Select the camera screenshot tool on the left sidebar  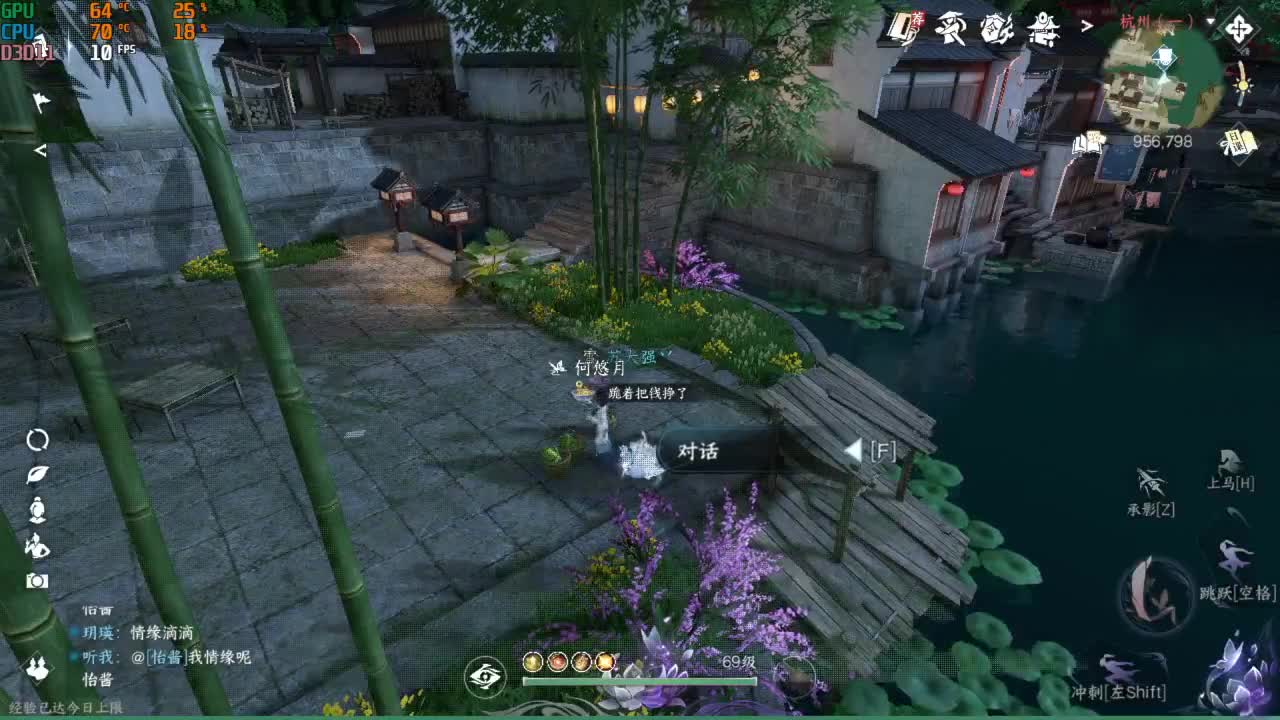(x=36, y=580)
